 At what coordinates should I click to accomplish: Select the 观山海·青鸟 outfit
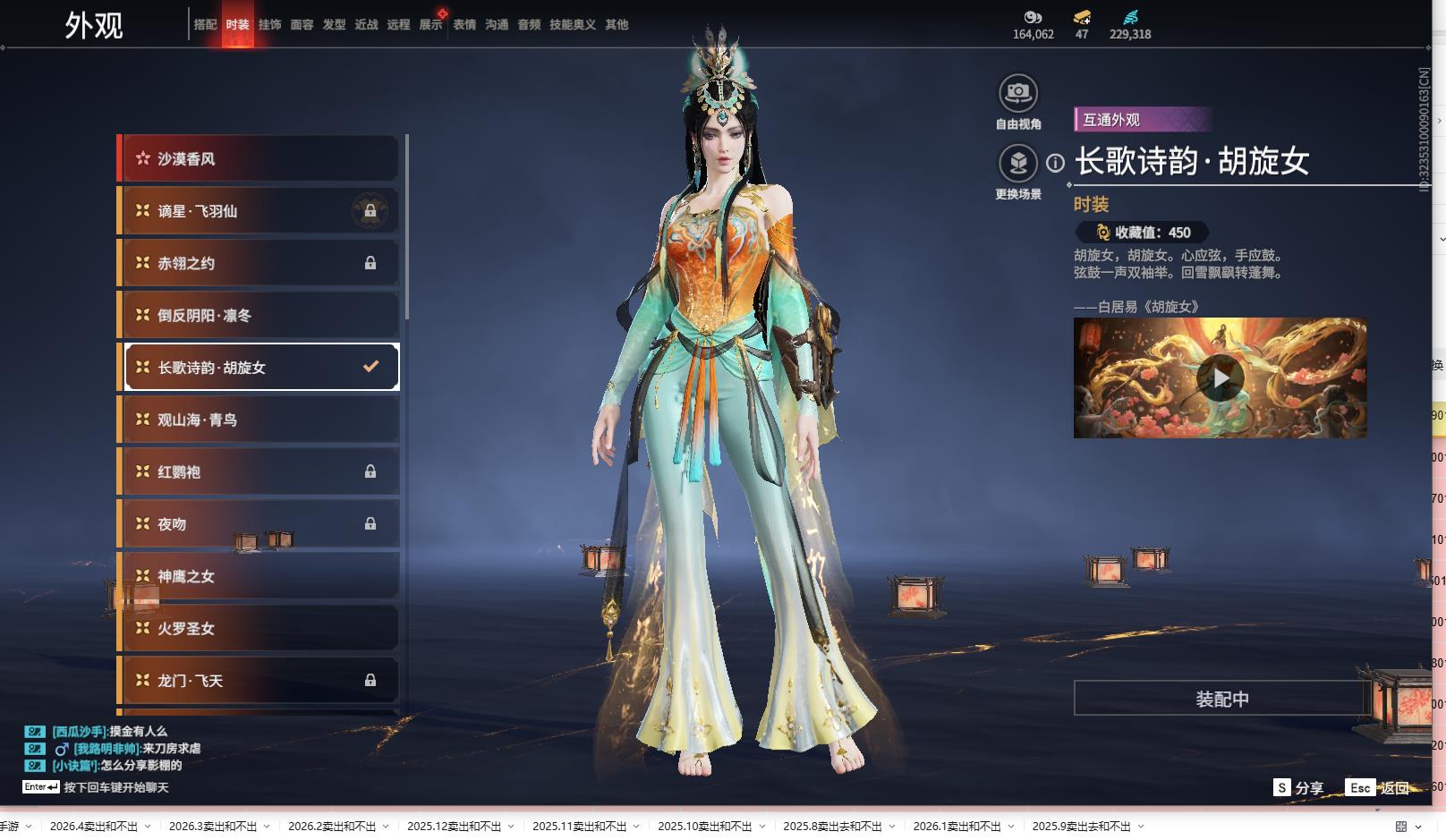pos(259,420)
